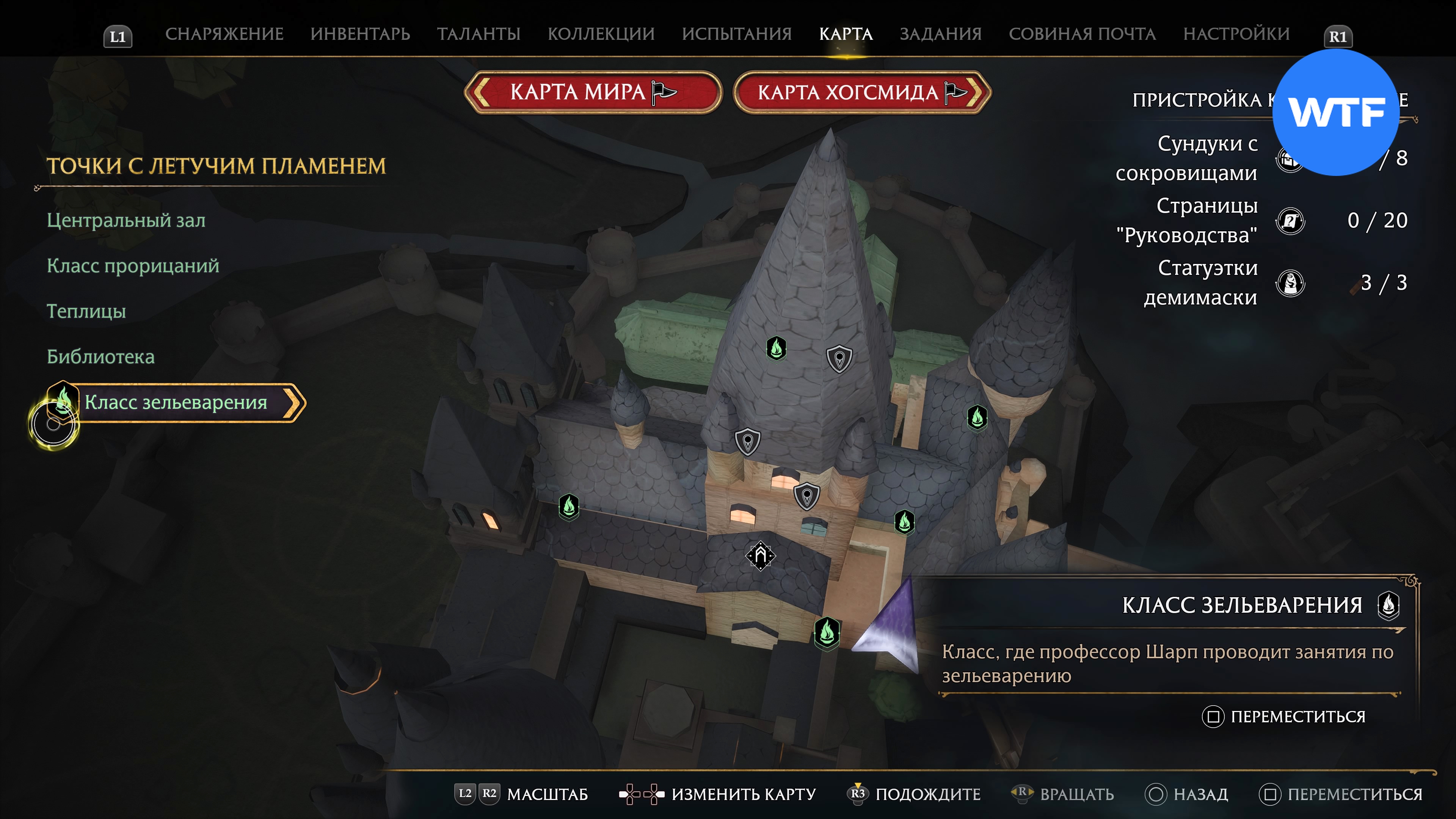Image resolution: width=1456 pixels, height=819 pixels.
Task: Select Центральный зал in the Floo list
Action: (x=126, y=220)
